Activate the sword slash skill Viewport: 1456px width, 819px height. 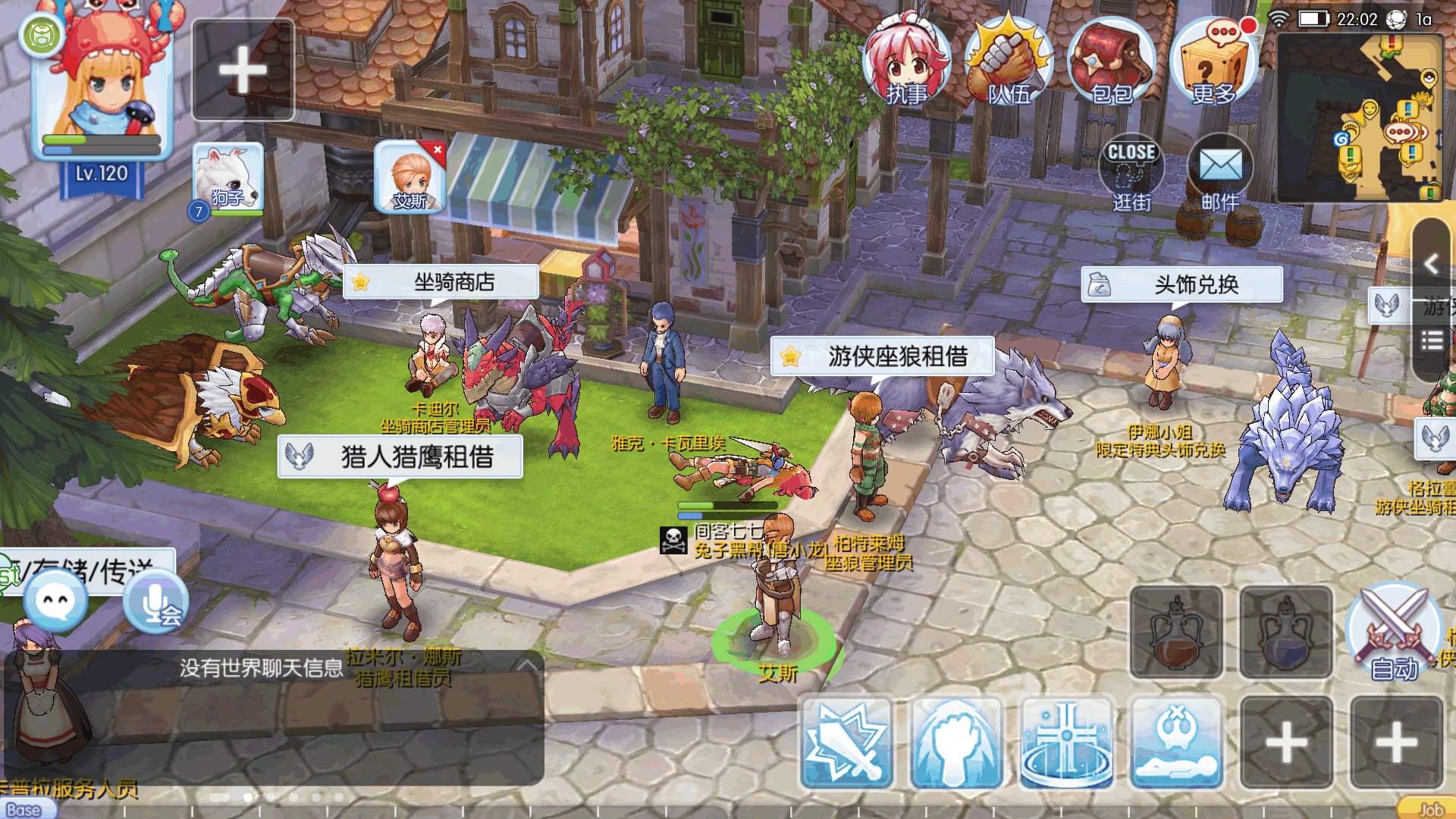pyautogui.click(x=846, y=743)
